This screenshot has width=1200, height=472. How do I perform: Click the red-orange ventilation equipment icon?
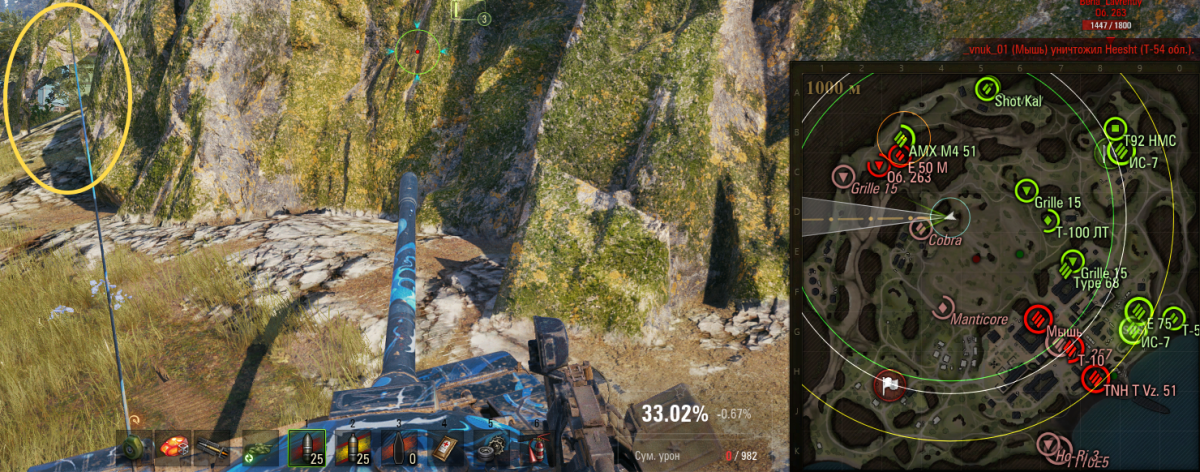coord(176,446)
